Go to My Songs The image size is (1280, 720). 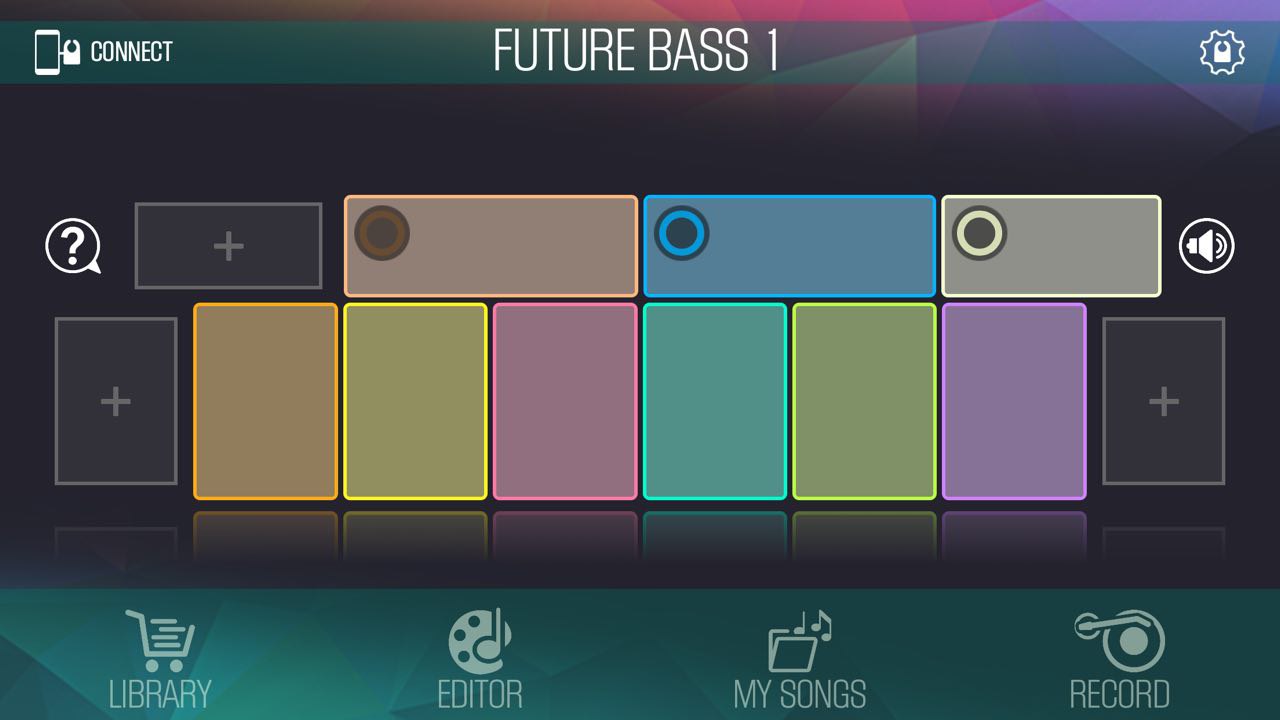pos(800,660)
